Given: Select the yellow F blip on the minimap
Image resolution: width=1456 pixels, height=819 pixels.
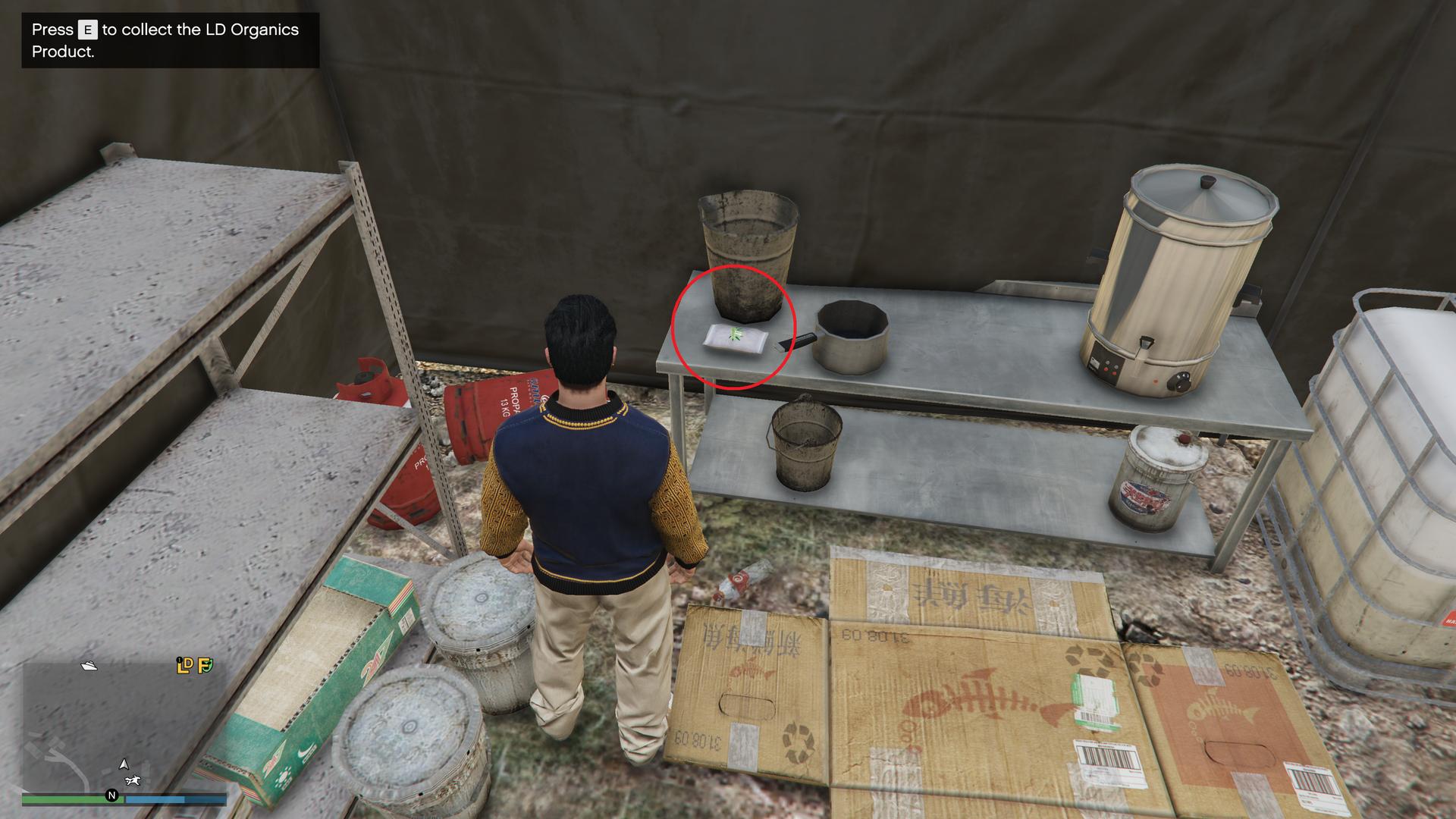Looking at the screenshot, I should (x=205, y=666).
